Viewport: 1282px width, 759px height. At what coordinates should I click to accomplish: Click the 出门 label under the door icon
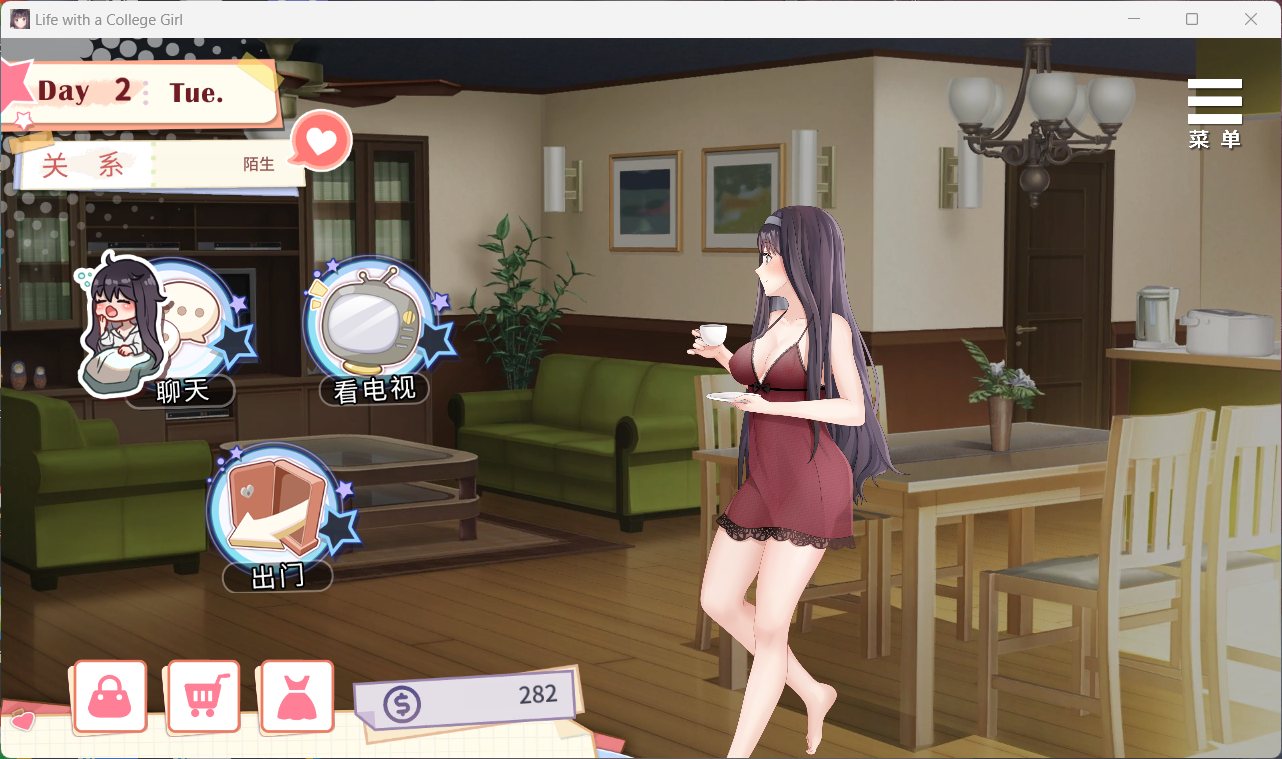279,578
